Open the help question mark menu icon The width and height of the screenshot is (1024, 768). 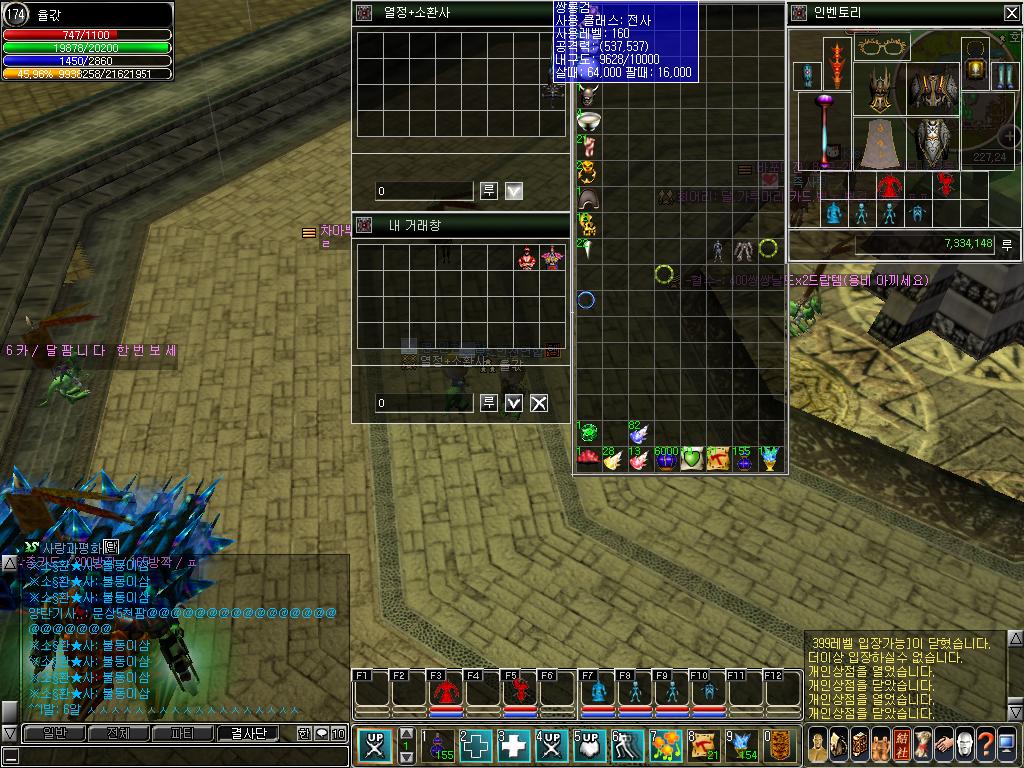point(985,745)
